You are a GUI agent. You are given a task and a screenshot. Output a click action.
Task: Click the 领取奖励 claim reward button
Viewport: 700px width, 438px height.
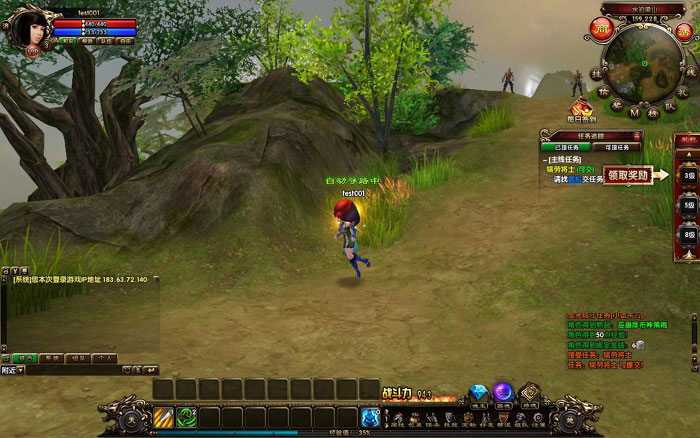coord(628,174)
